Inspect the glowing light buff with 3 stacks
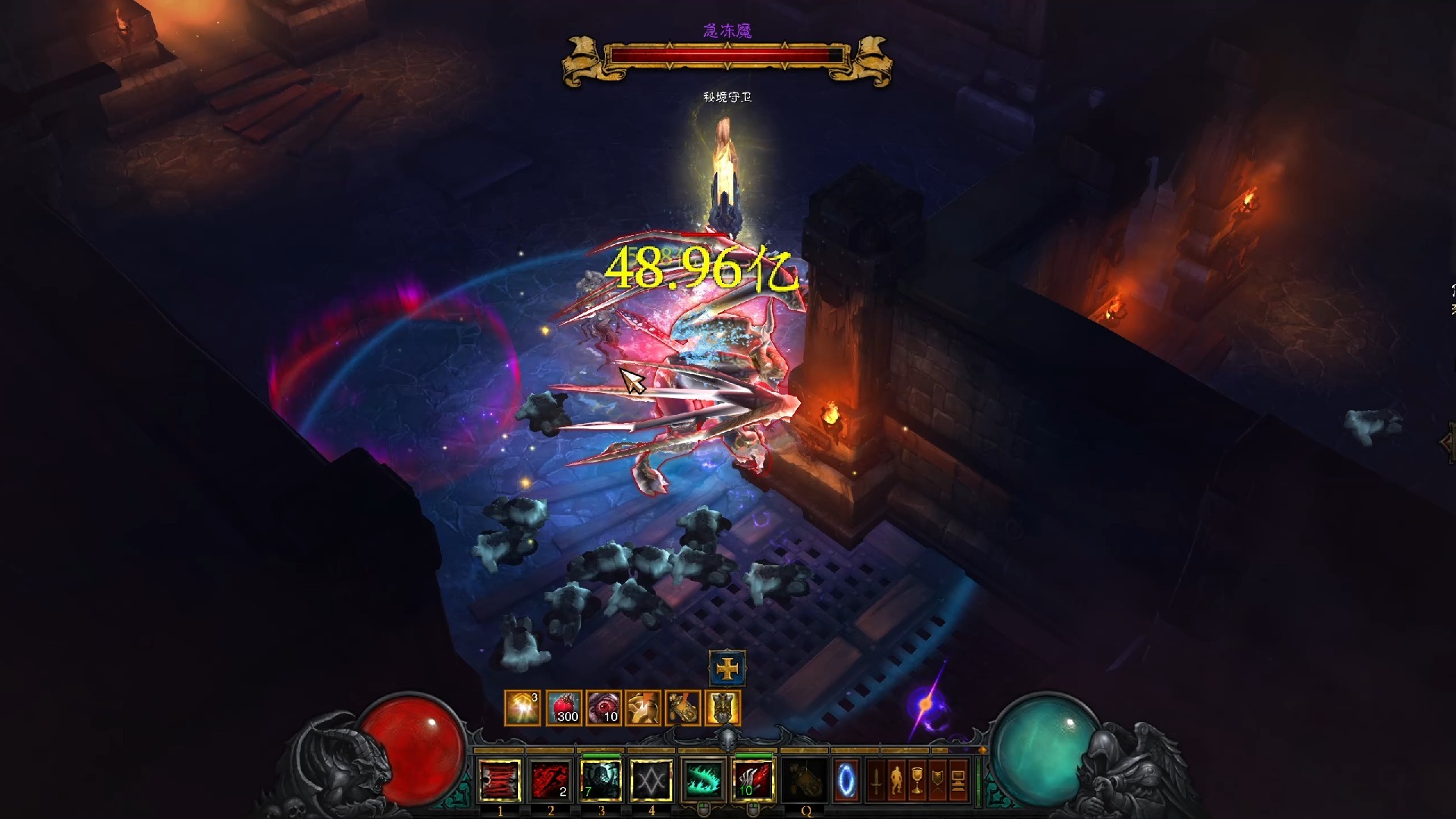1456x819 pixels. point(522,708)
